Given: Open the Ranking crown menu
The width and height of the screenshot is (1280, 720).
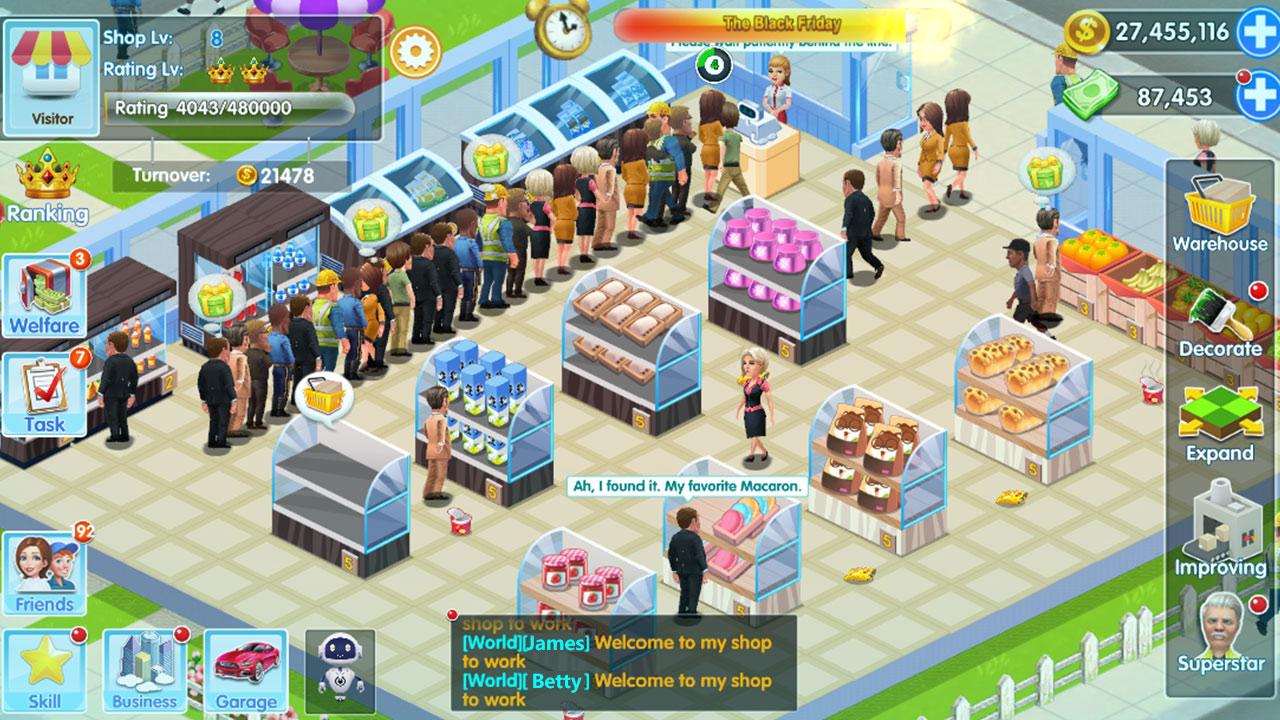Looking at the screenshot, I should click(x=47, y=187).
